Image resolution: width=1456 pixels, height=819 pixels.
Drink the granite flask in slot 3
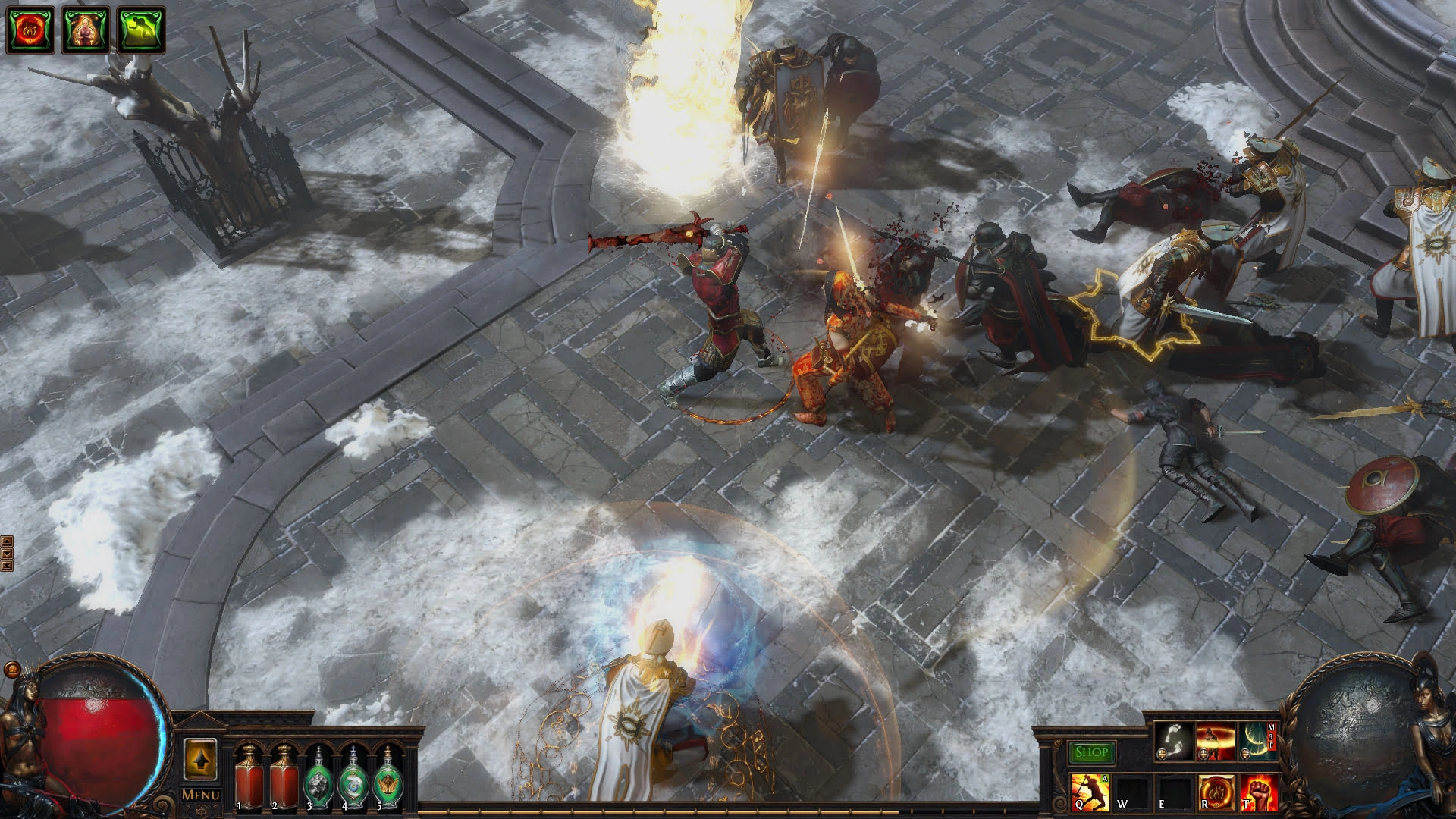[318, 778]
